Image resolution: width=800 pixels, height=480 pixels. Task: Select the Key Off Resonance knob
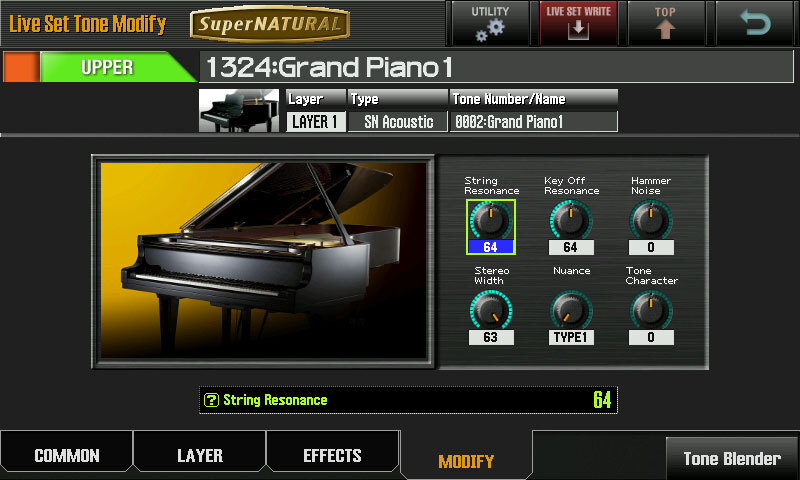click(x=571, y=220)
